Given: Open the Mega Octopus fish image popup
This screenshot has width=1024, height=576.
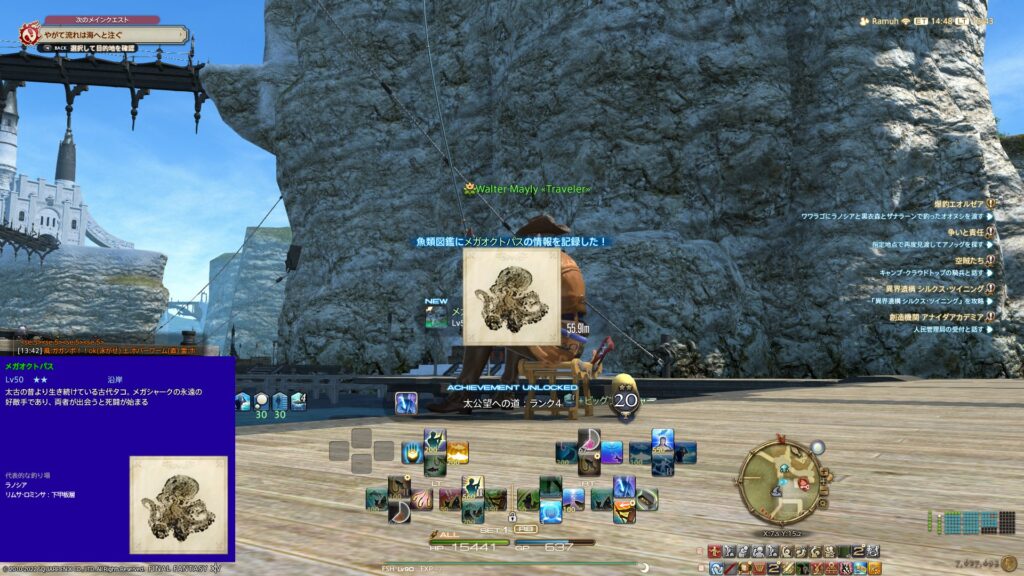Looking at the screenshot, I should 510,297.
